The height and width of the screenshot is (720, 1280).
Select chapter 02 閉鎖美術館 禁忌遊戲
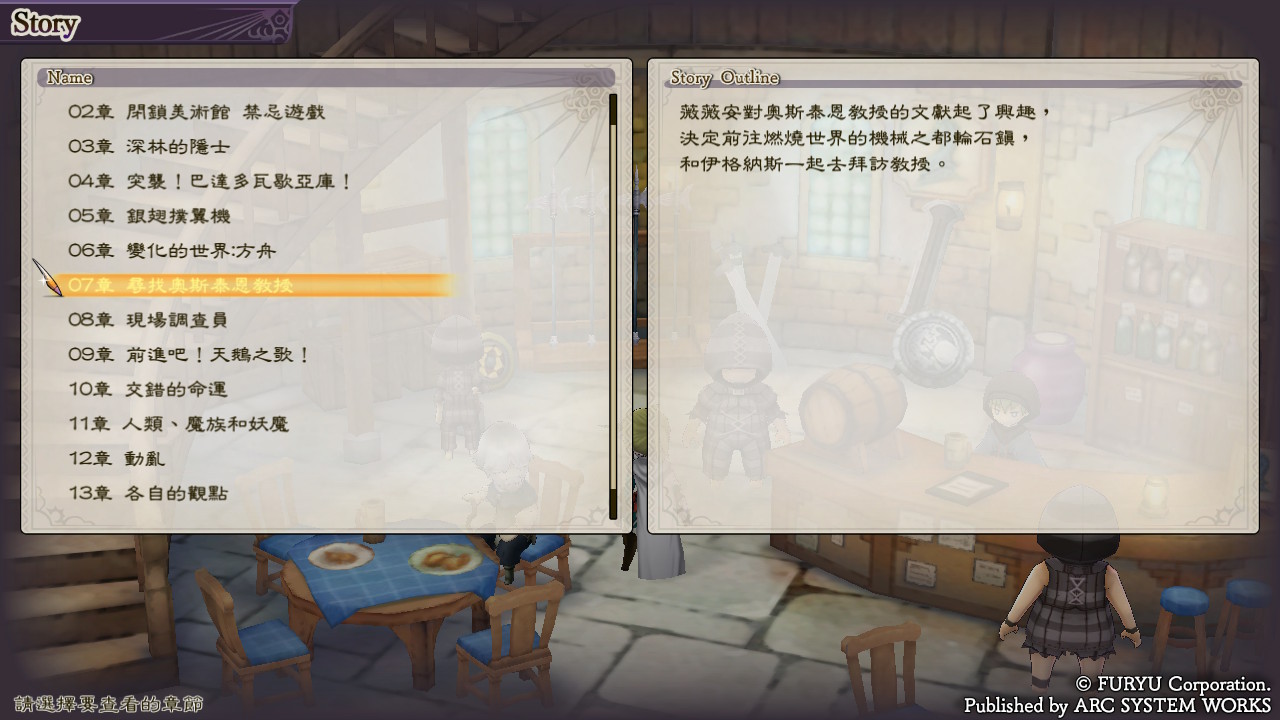tap(196, 112)
